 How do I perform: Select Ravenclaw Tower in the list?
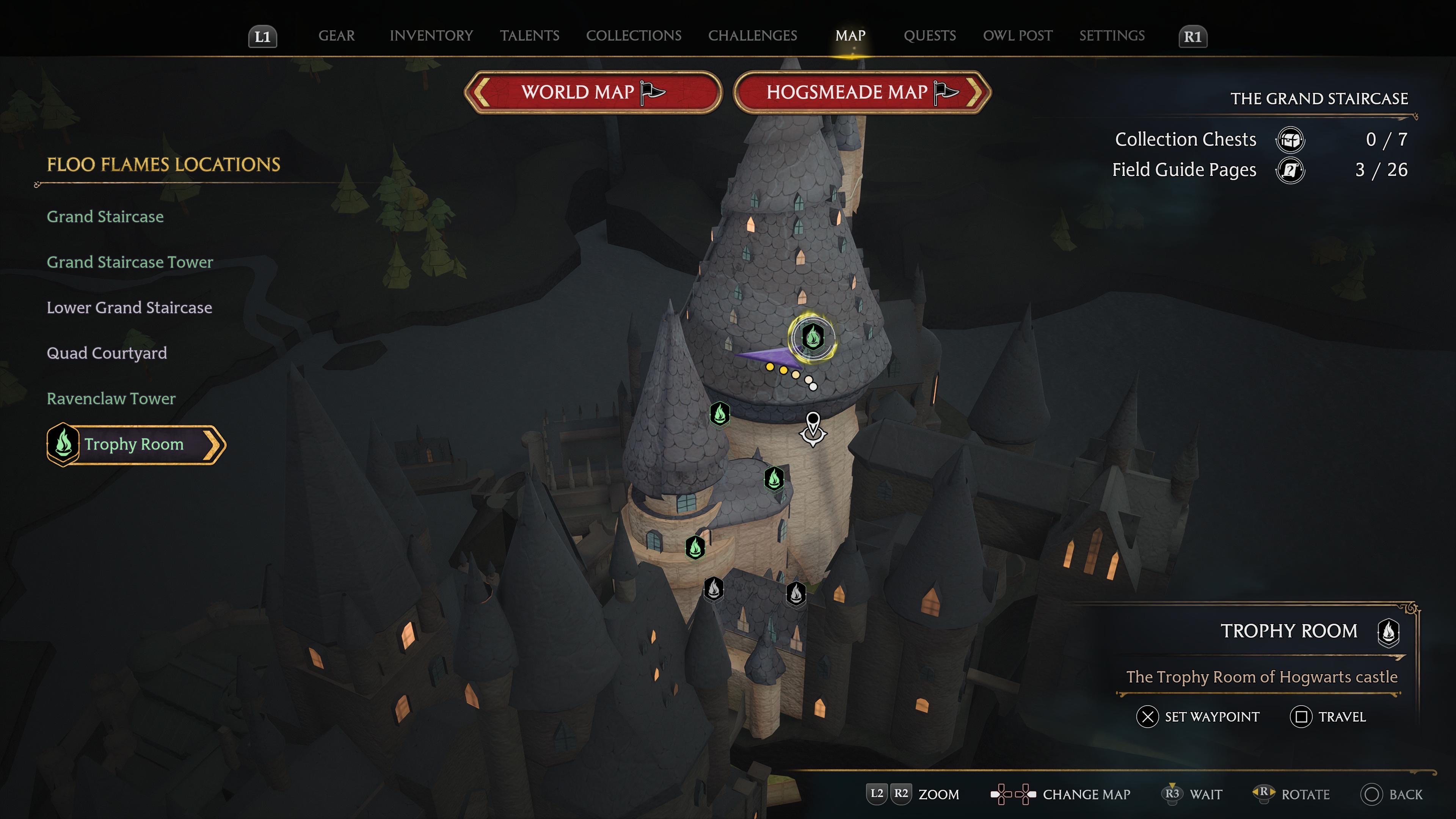coord(111,399)
